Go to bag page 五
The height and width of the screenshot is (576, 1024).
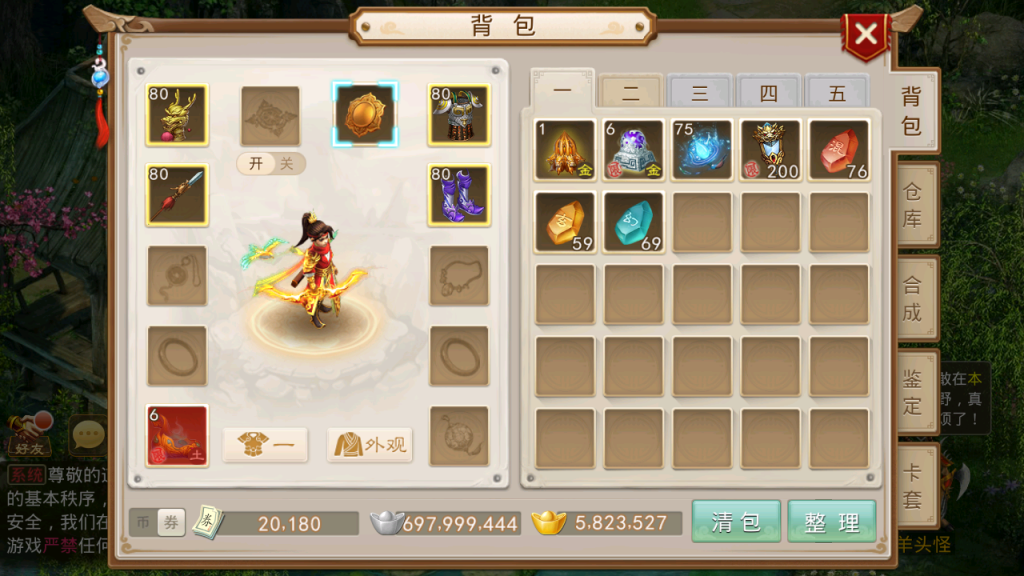point(837,93)
